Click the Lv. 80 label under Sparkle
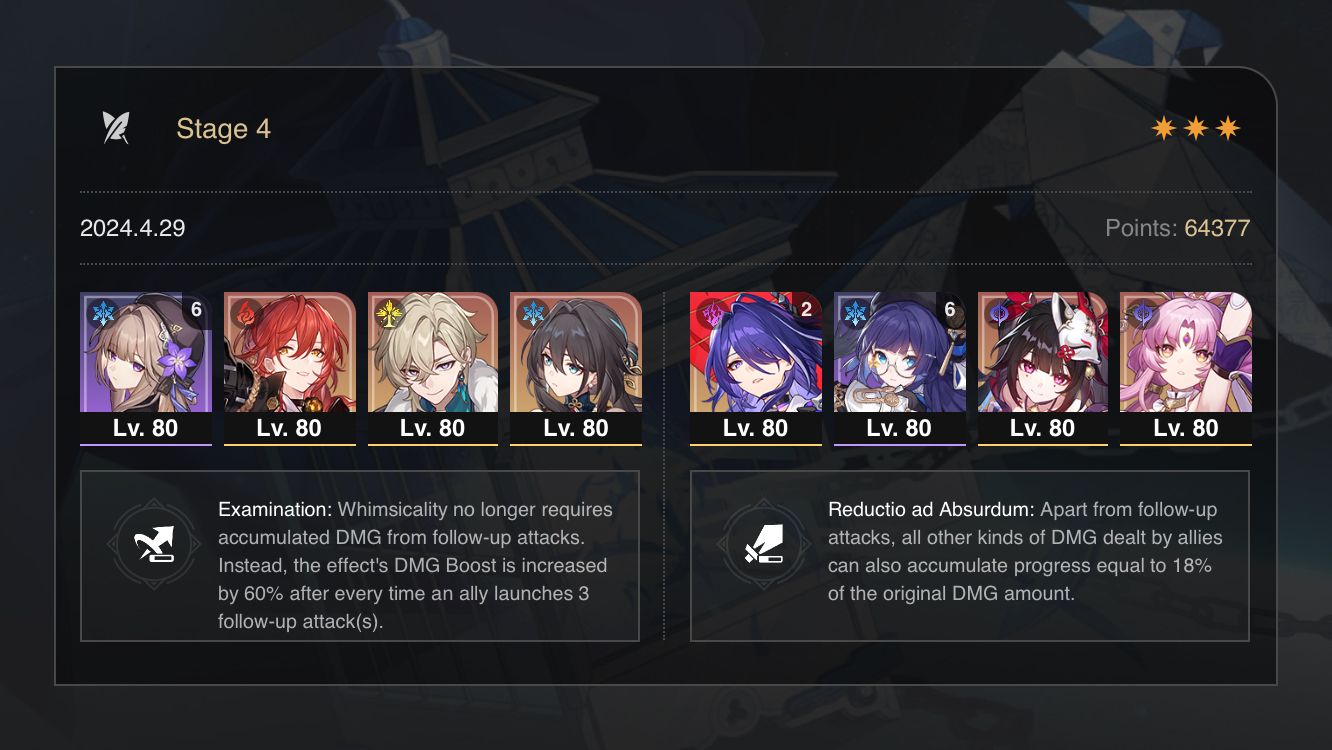Viewport: 1332px width, 750px height. click(x=1042, y=428)
